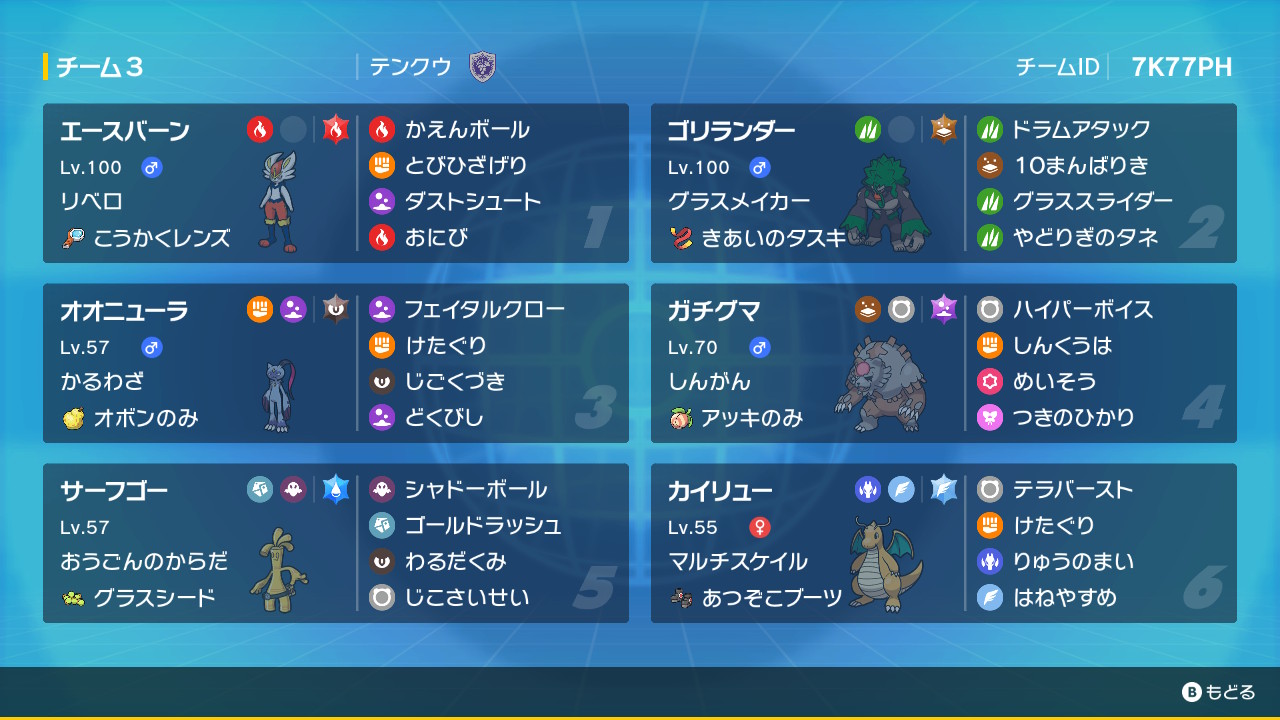
Task: Click the きあいのタスキ held item
Action: point(773,238)
